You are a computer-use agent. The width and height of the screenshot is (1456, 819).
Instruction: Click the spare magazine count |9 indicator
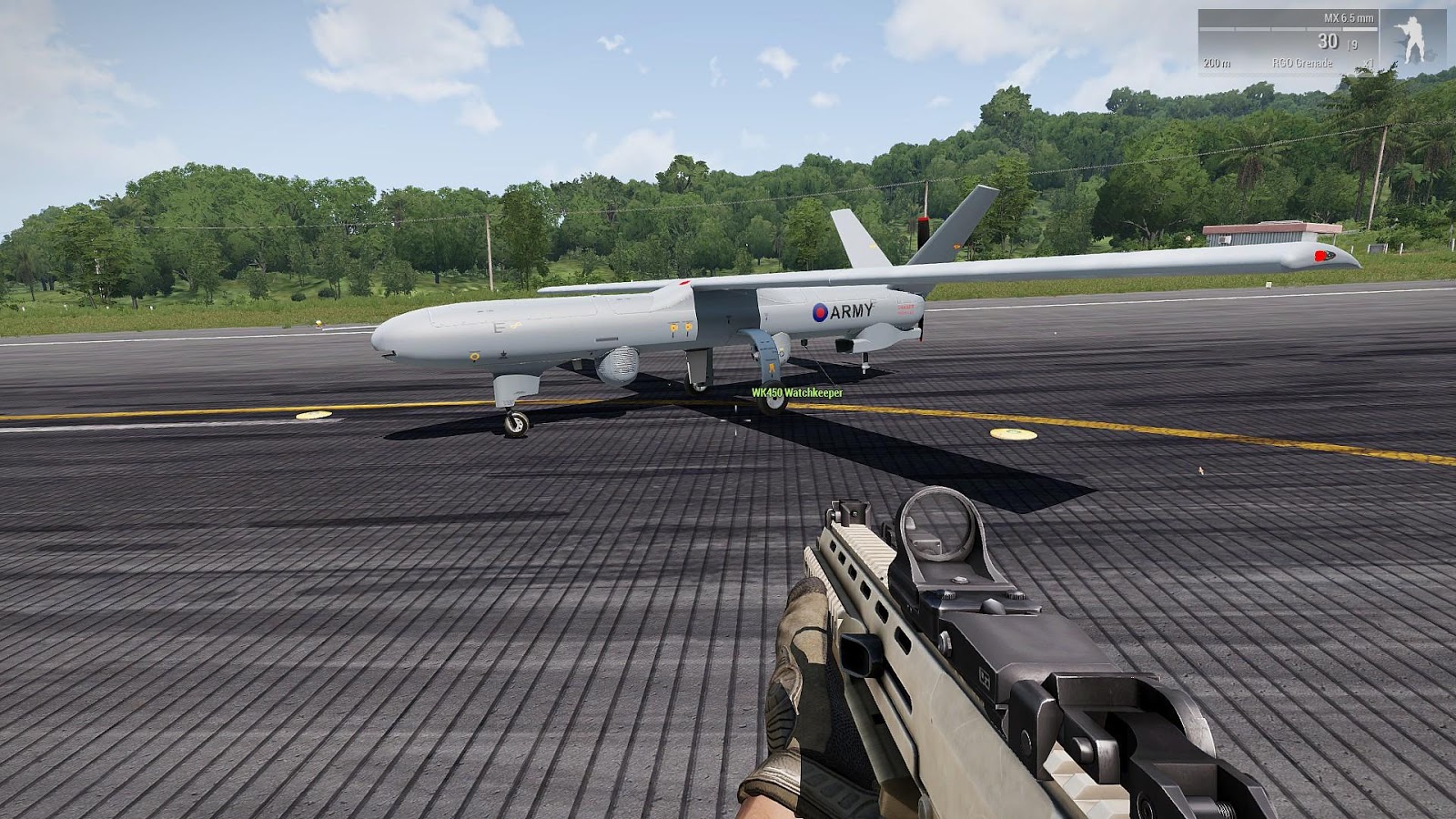click(x=1353, y=43)
